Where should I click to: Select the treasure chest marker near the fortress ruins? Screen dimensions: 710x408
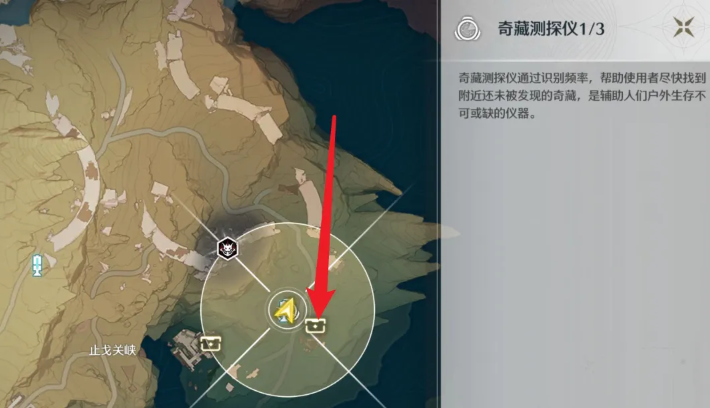(210, 343)
